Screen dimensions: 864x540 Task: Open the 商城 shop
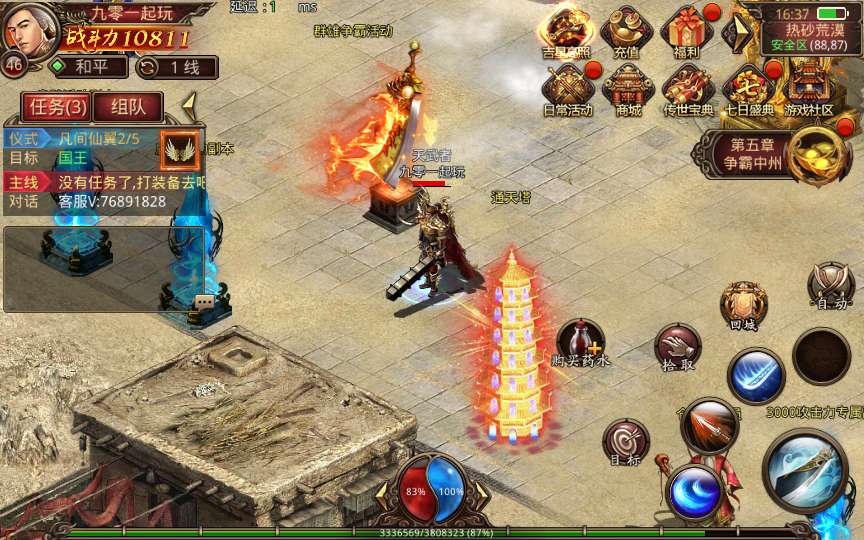(x=628, y=88)
